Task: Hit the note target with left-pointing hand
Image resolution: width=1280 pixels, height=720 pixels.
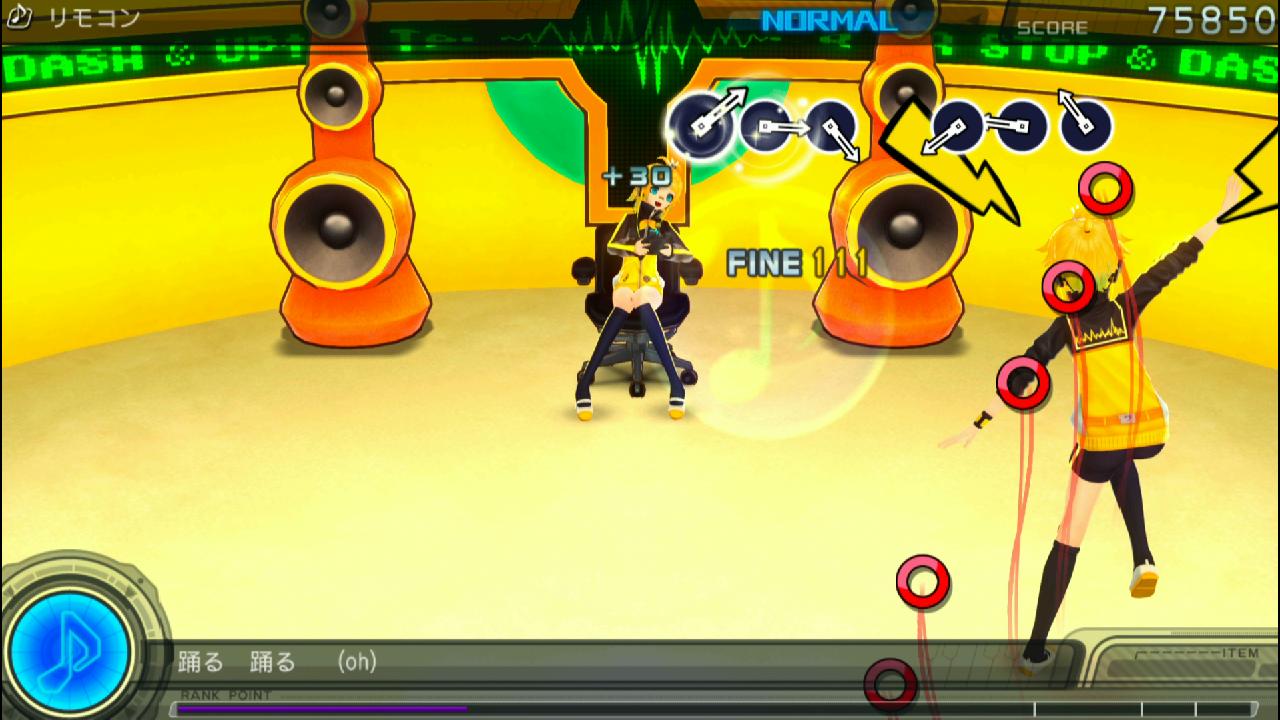Action: 1021,127
